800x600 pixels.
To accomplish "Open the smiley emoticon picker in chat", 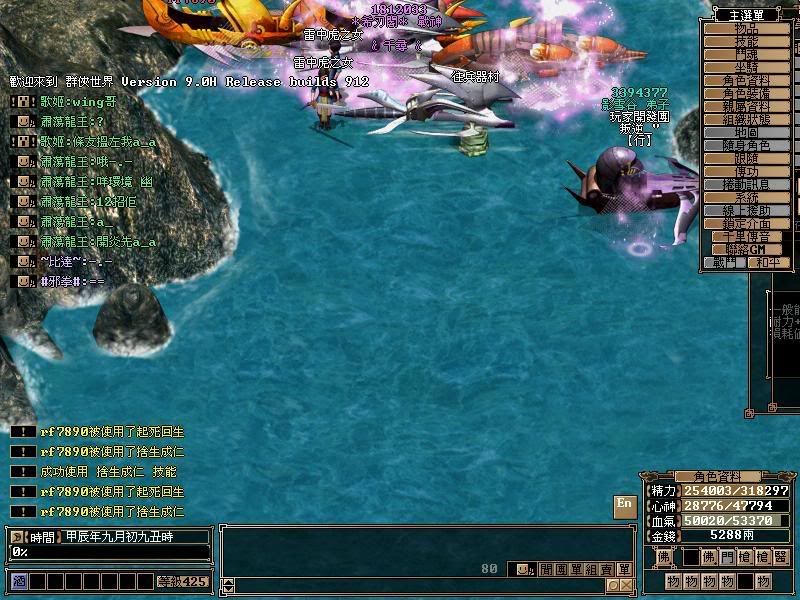I will tap(522, 569).
